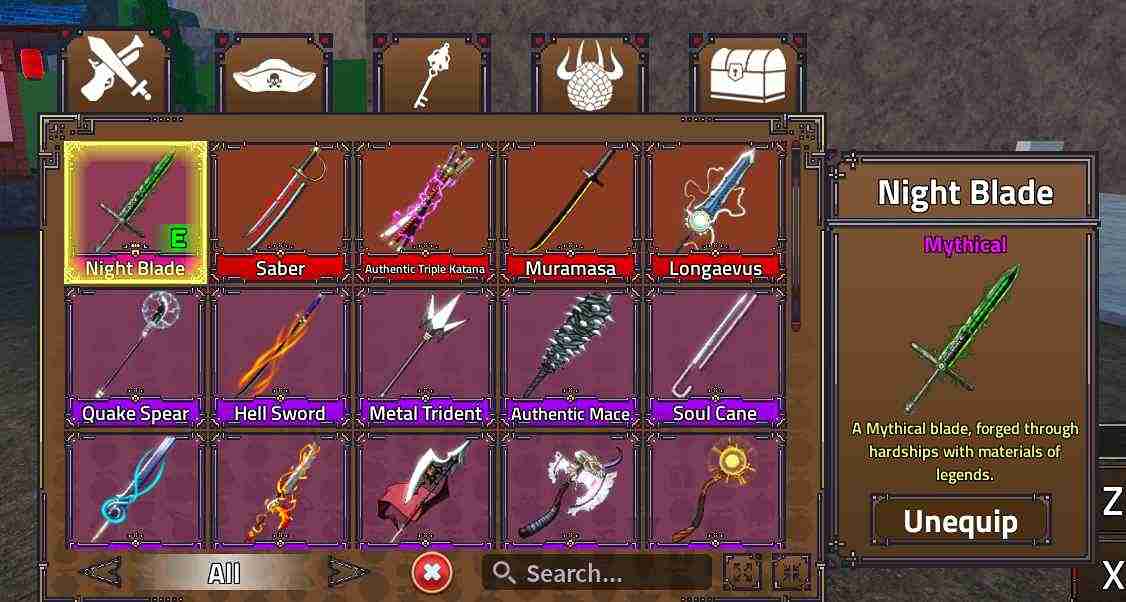1126x602 pixels.
Task: Click the Search field
Action: (x=597, y=573)
